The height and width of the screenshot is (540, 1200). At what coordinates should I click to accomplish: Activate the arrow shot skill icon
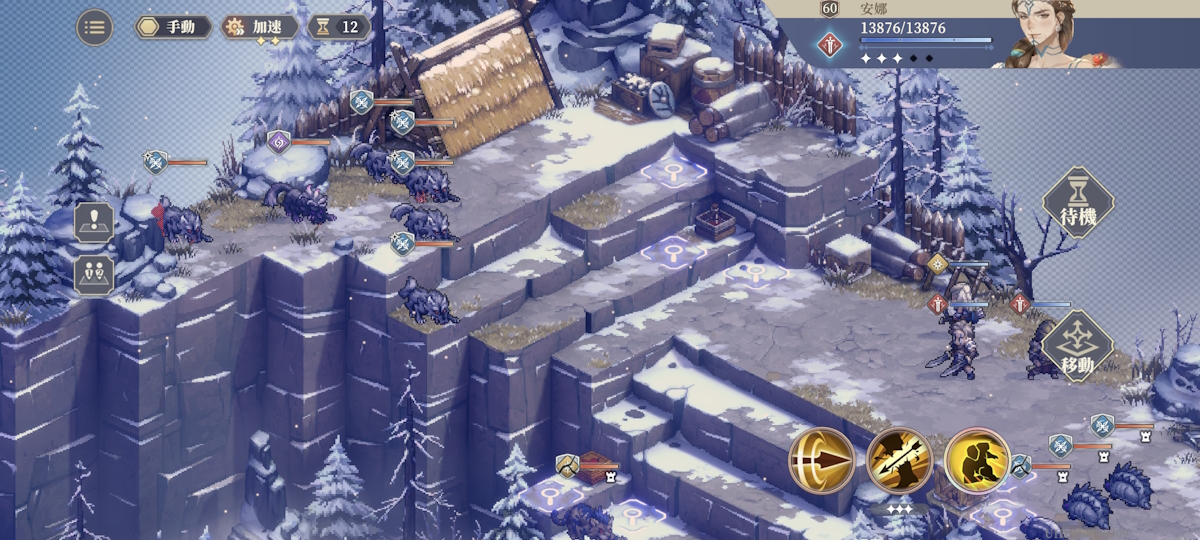pos(822,461)
